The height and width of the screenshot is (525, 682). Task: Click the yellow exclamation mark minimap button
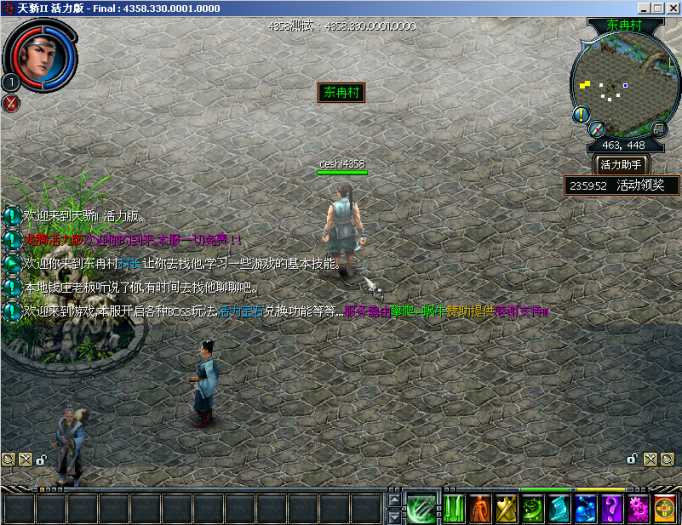point(580,115)
